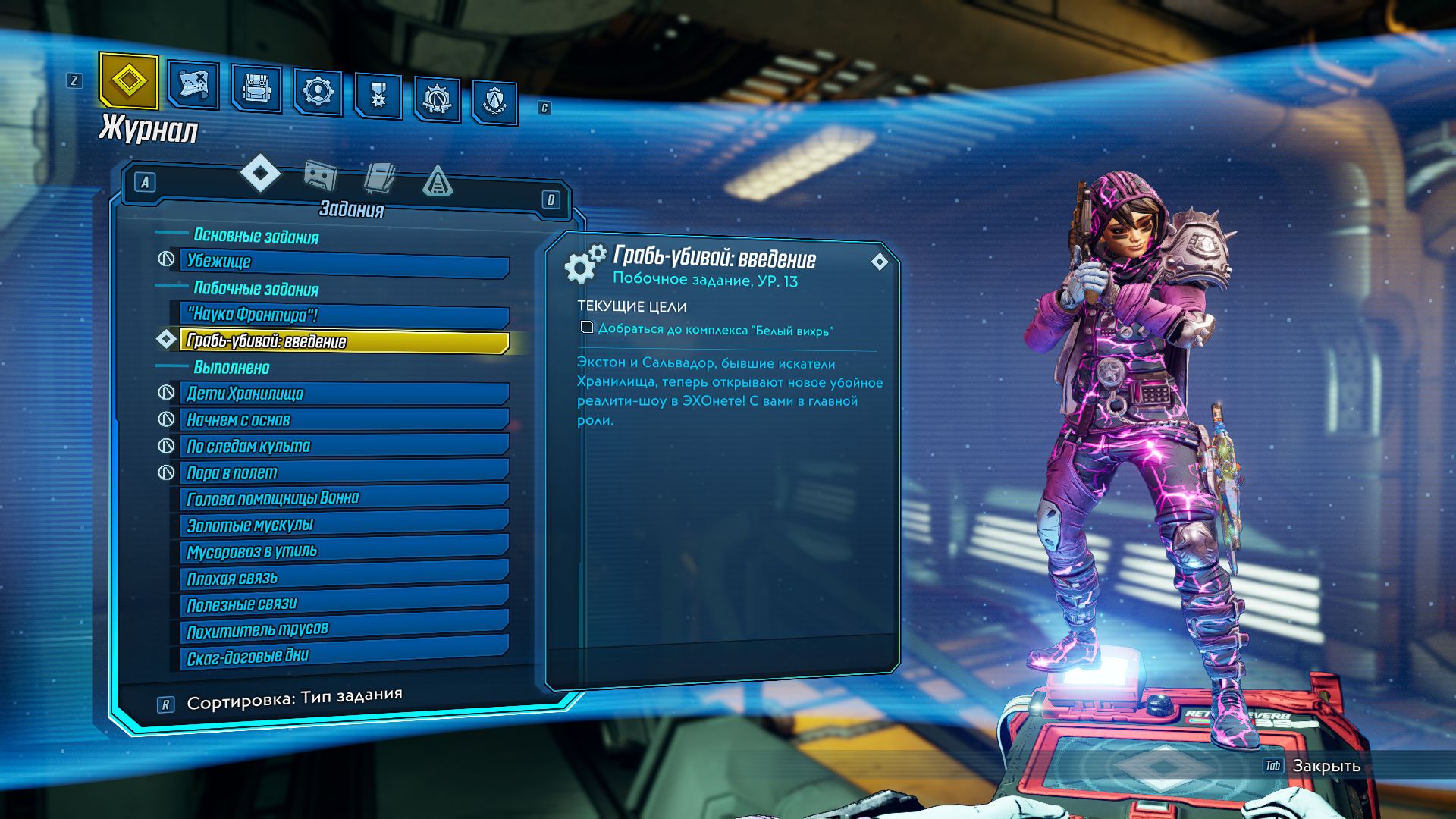Image resolution: width=1456 pixels, height=819 pixels.
Task: Open the quest "Мусоровоз в утиль"
Action: pos(343,551)
